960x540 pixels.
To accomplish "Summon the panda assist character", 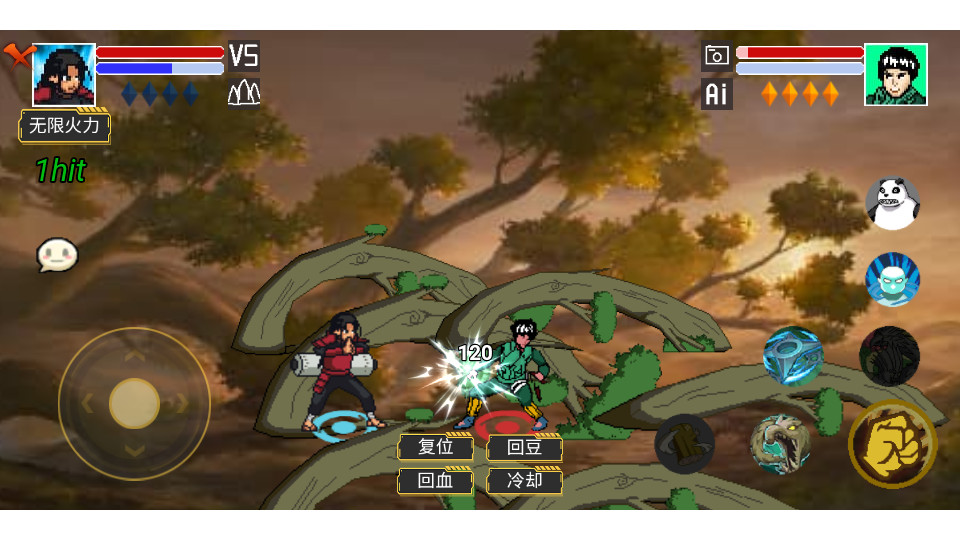I will coord(892,203).
